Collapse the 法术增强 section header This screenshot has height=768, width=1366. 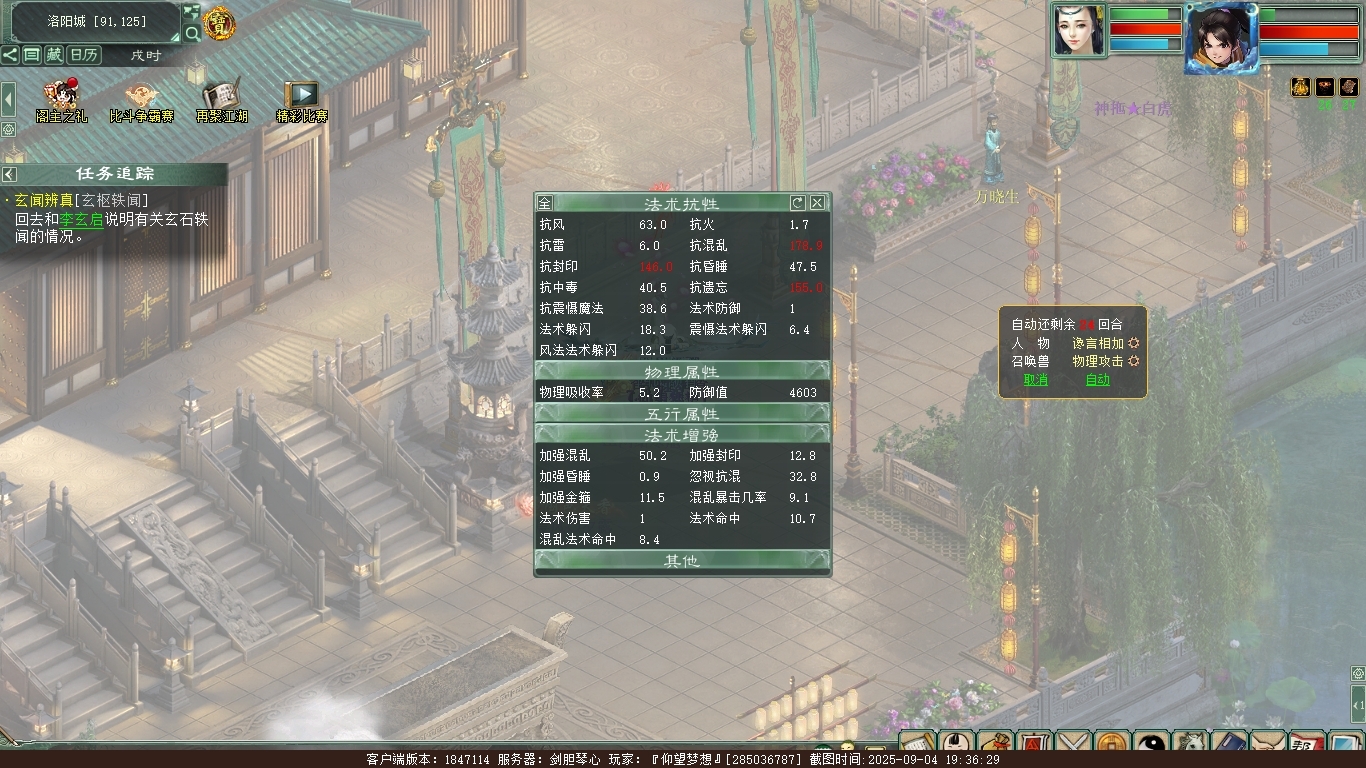click(682, 435)
